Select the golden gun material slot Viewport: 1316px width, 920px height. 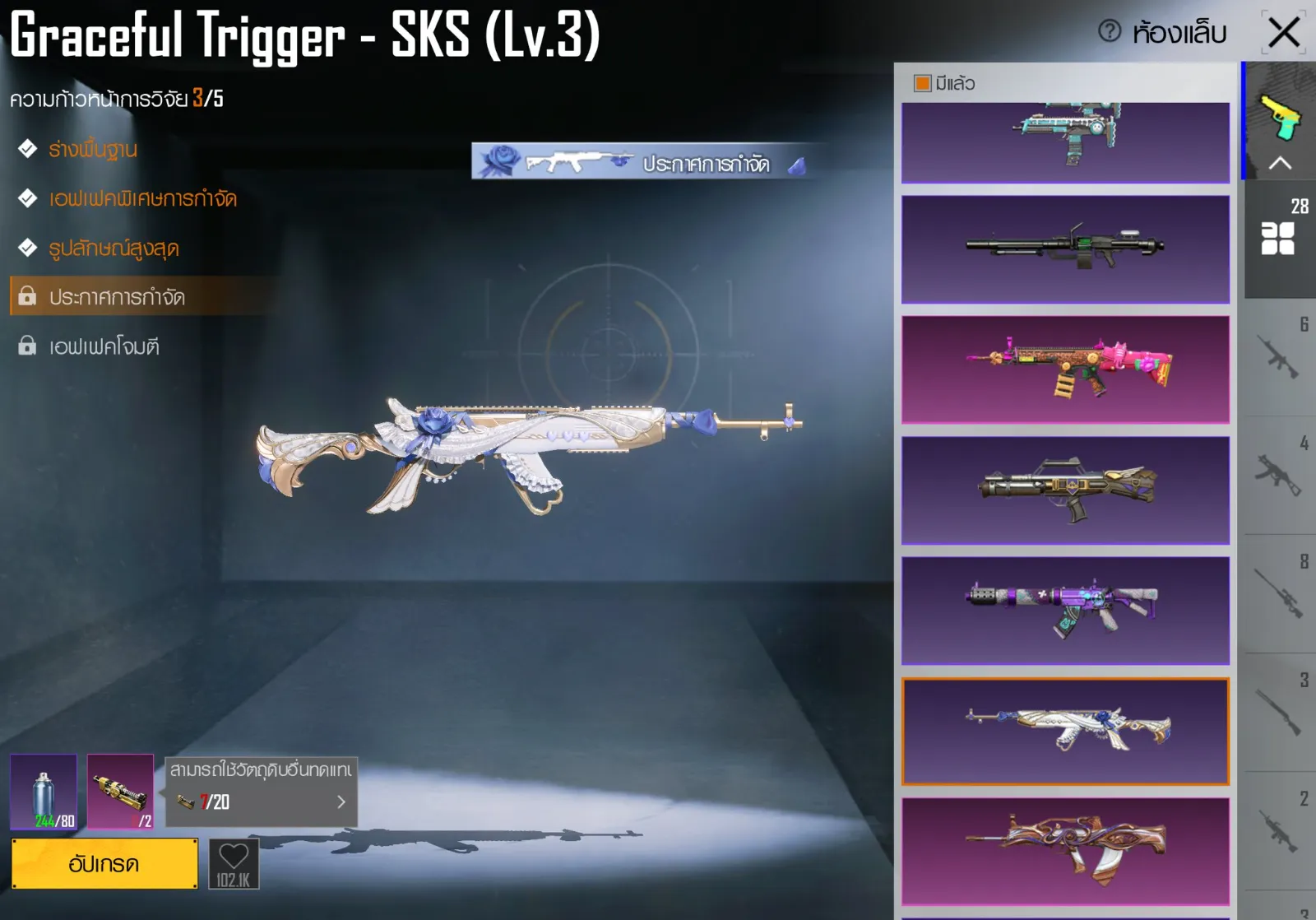pos(120,792)
